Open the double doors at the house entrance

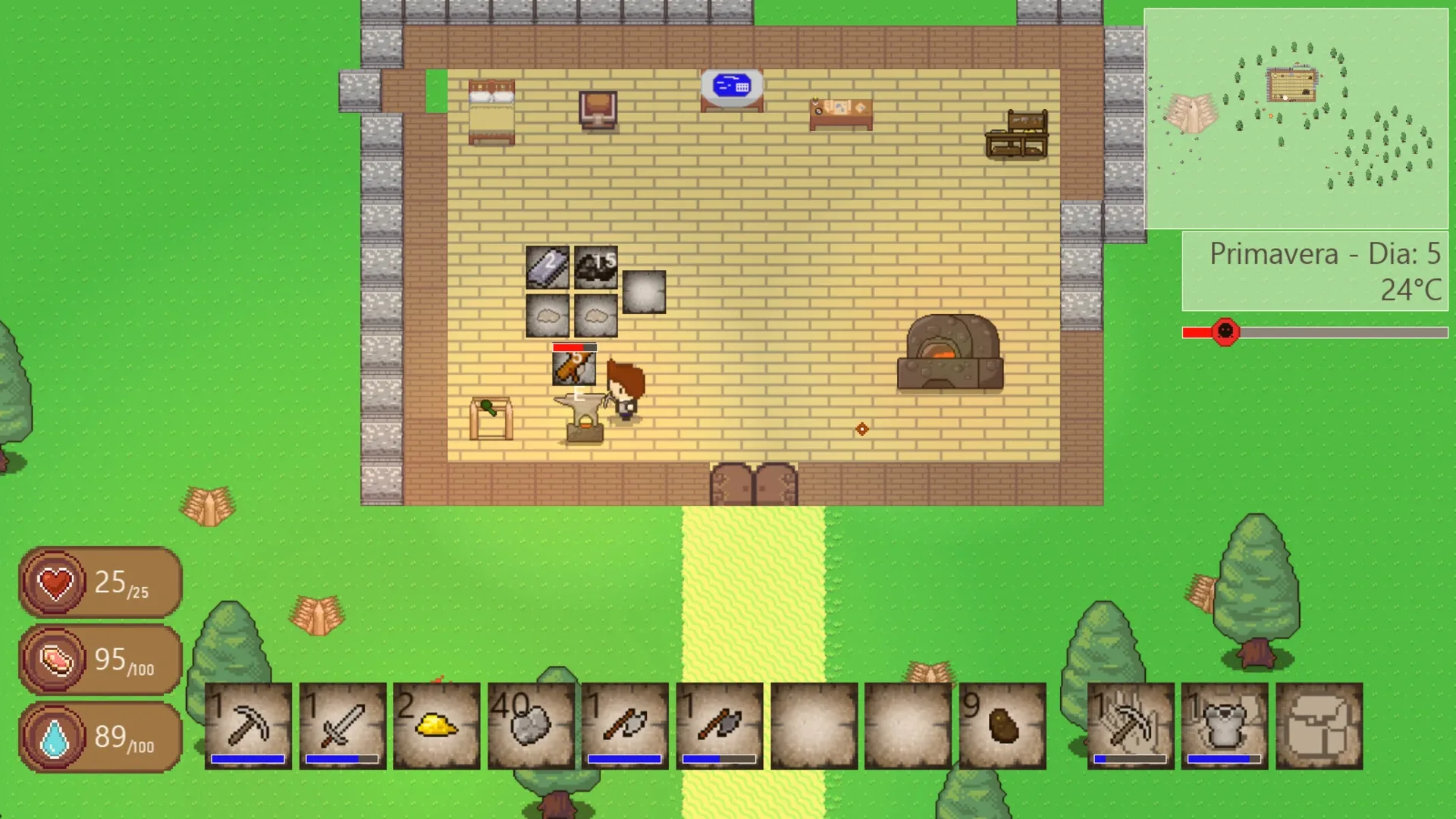753,483
